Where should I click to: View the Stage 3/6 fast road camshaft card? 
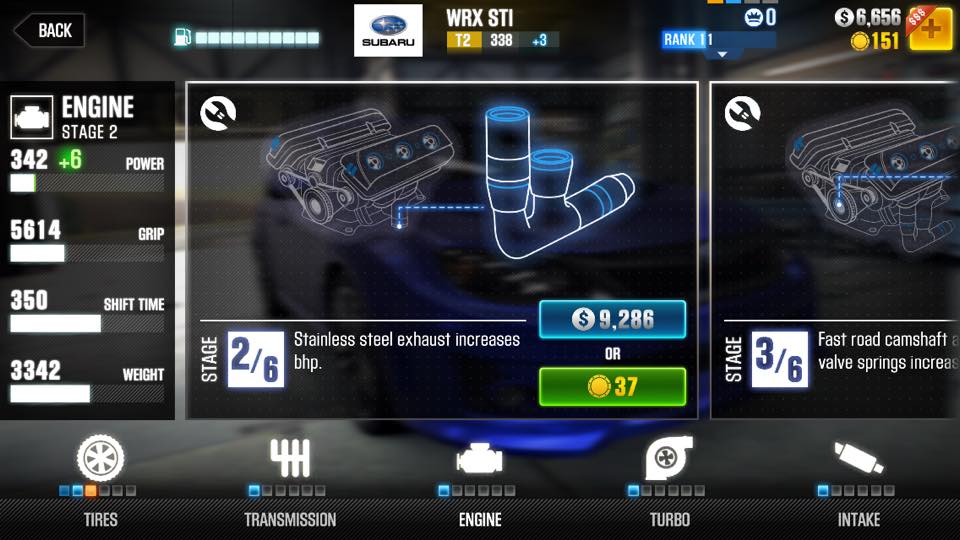pyautogui.click(x=835, y=250)
